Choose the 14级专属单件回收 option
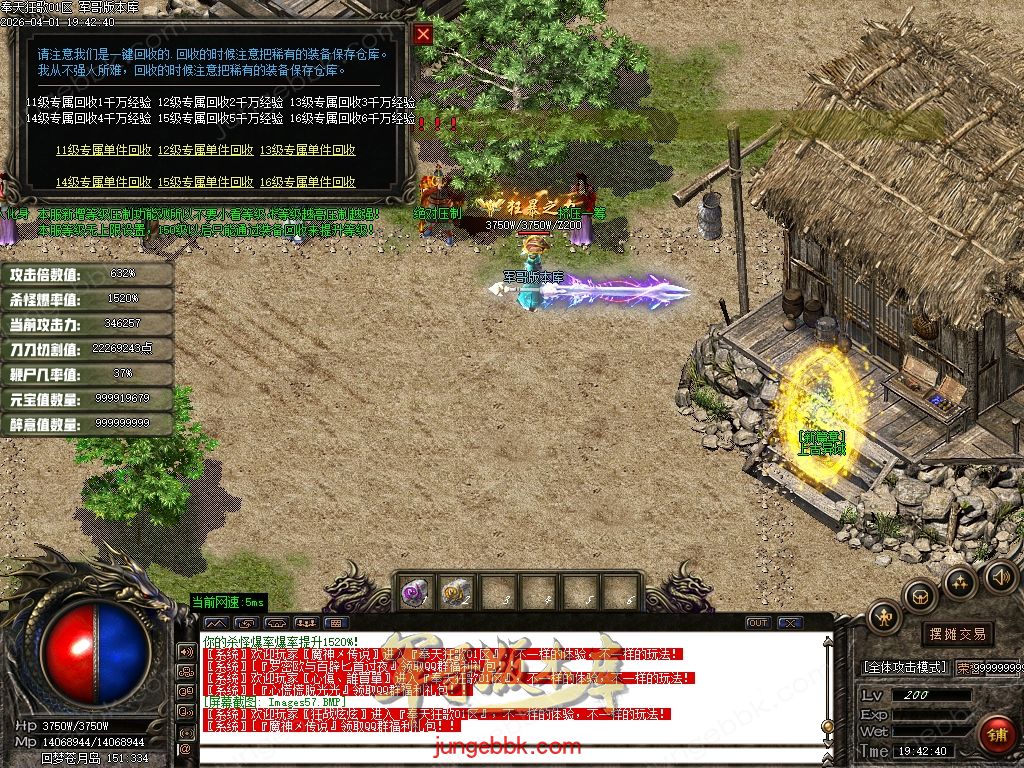The height and width of the screenshot is (768, 1024). click(x=103, y=183)
